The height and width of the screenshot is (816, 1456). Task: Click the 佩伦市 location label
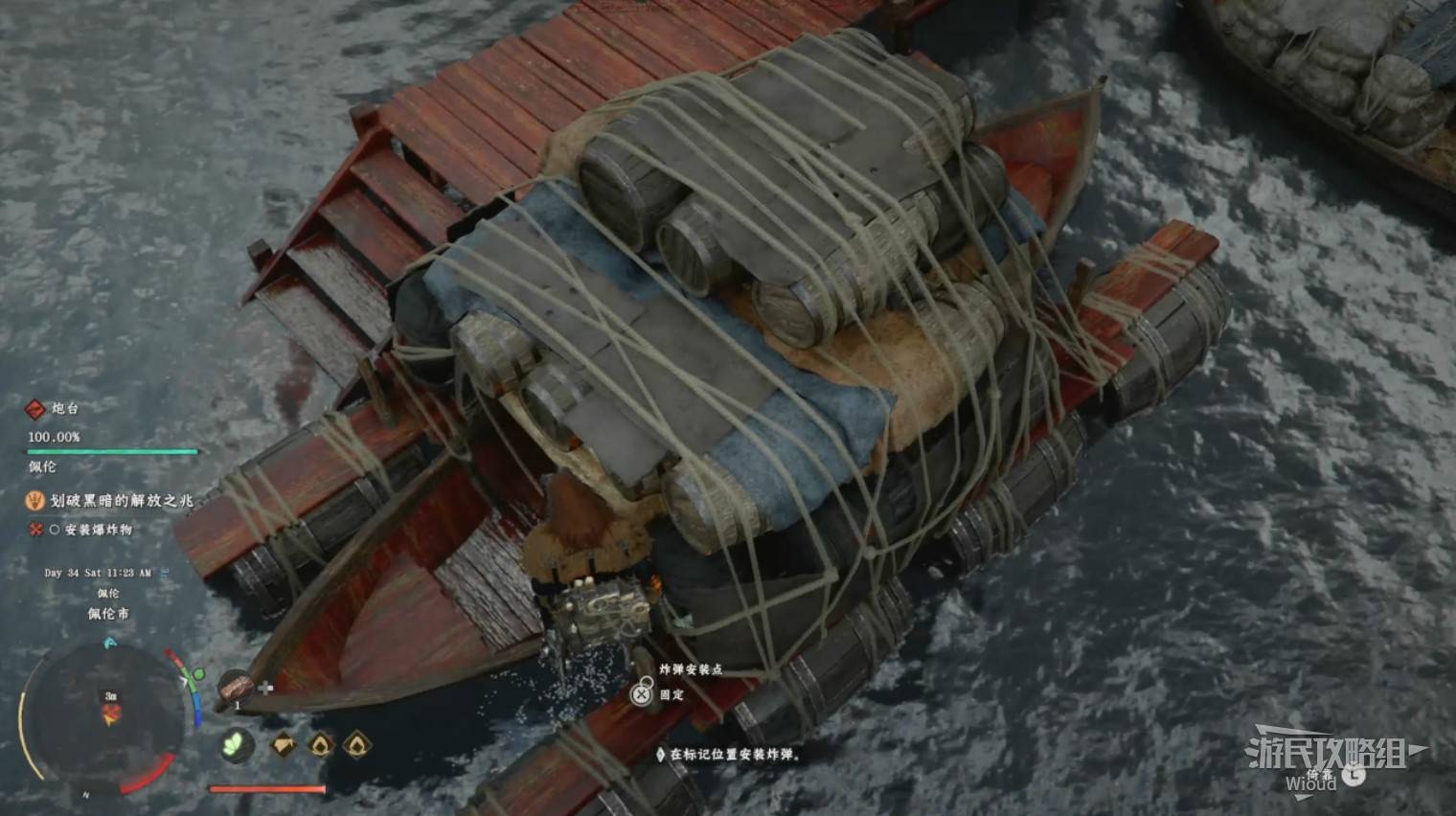click(108, 614)
